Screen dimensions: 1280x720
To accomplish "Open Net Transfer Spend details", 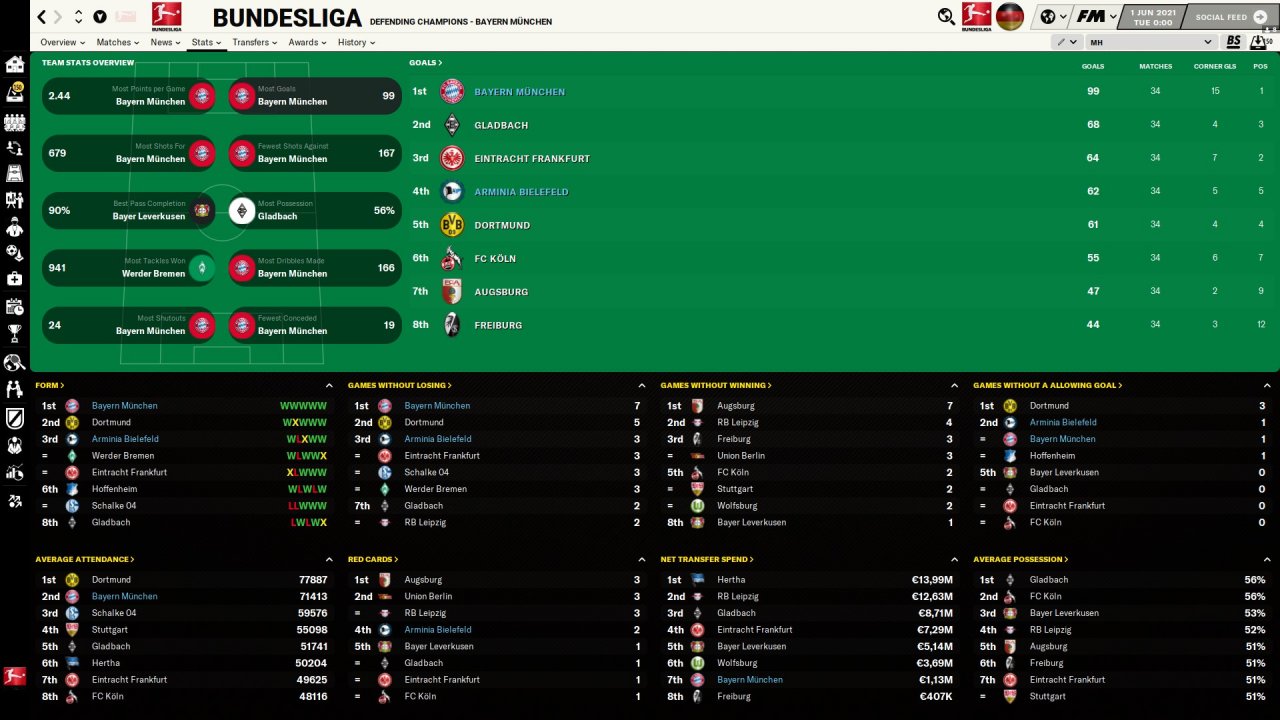I will 707,559.
